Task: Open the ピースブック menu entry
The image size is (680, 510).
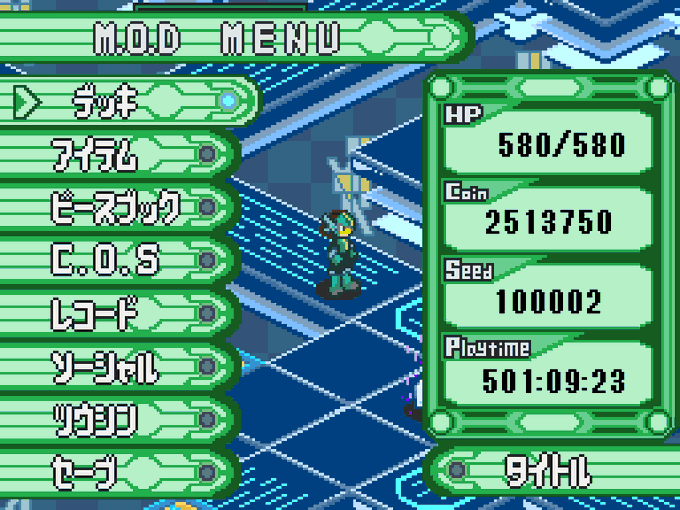Action: tap(115, 207)
